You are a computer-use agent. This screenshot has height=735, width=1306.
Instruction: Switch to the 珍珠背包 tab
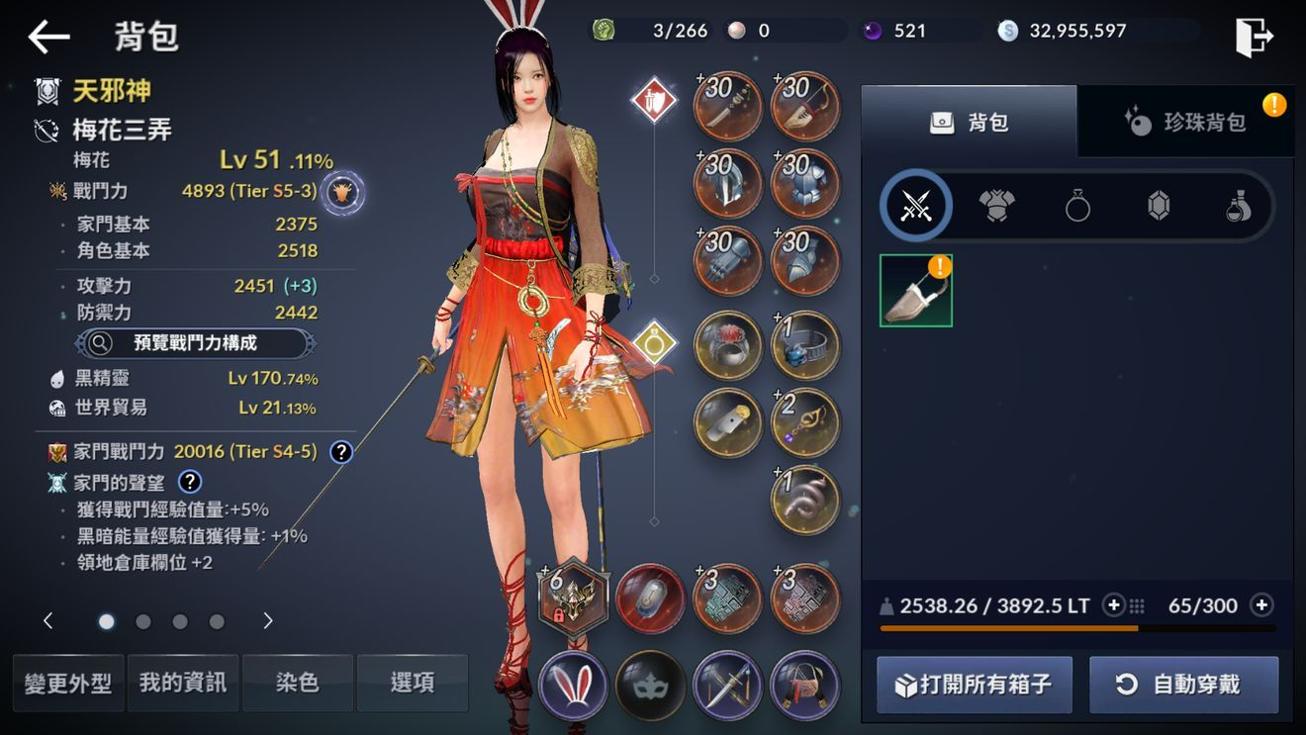pyautogui.click(x=1186, y=120)
